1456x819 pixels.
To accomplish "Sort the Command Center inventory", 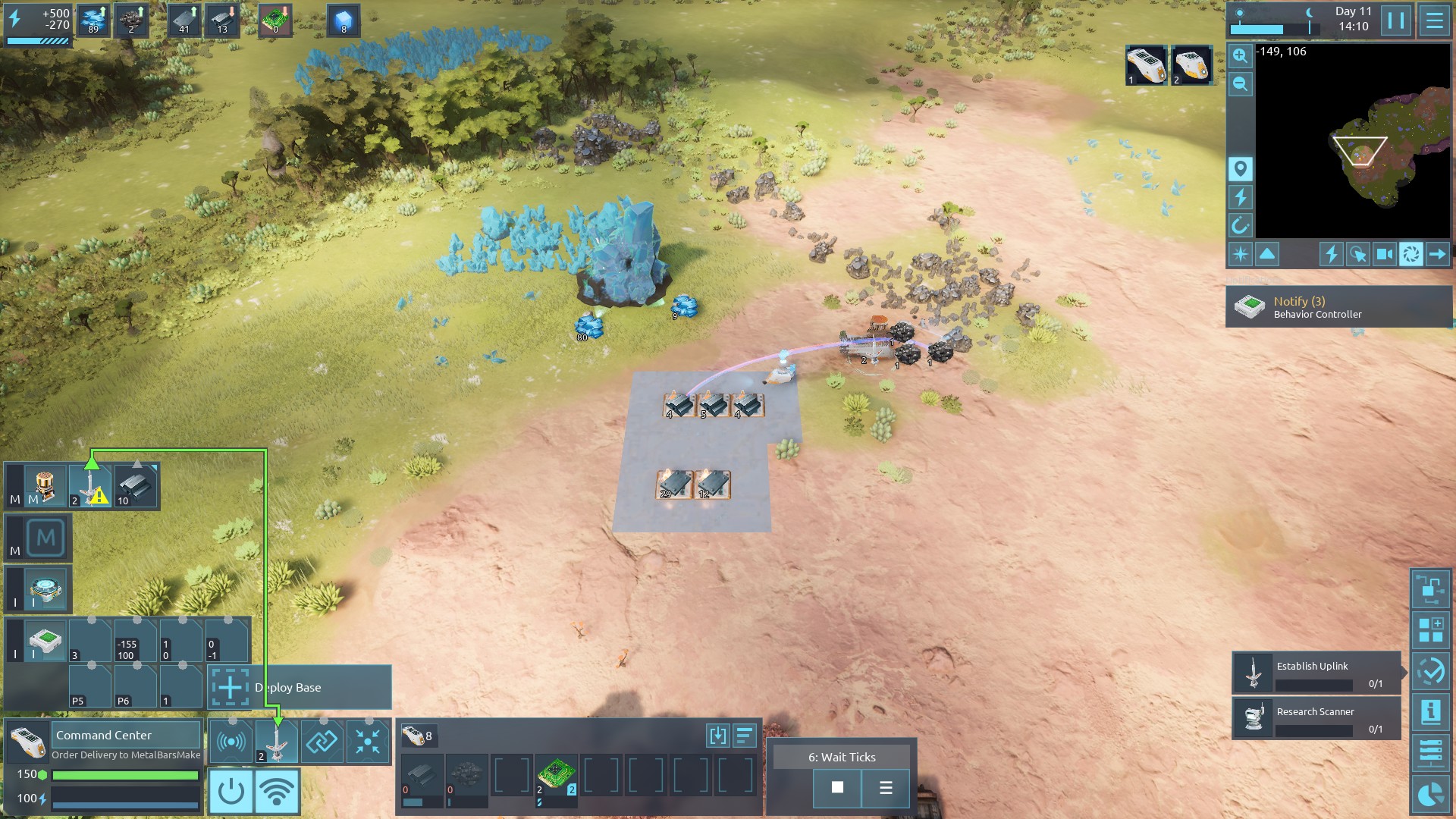I will click(x=744, y=735).
